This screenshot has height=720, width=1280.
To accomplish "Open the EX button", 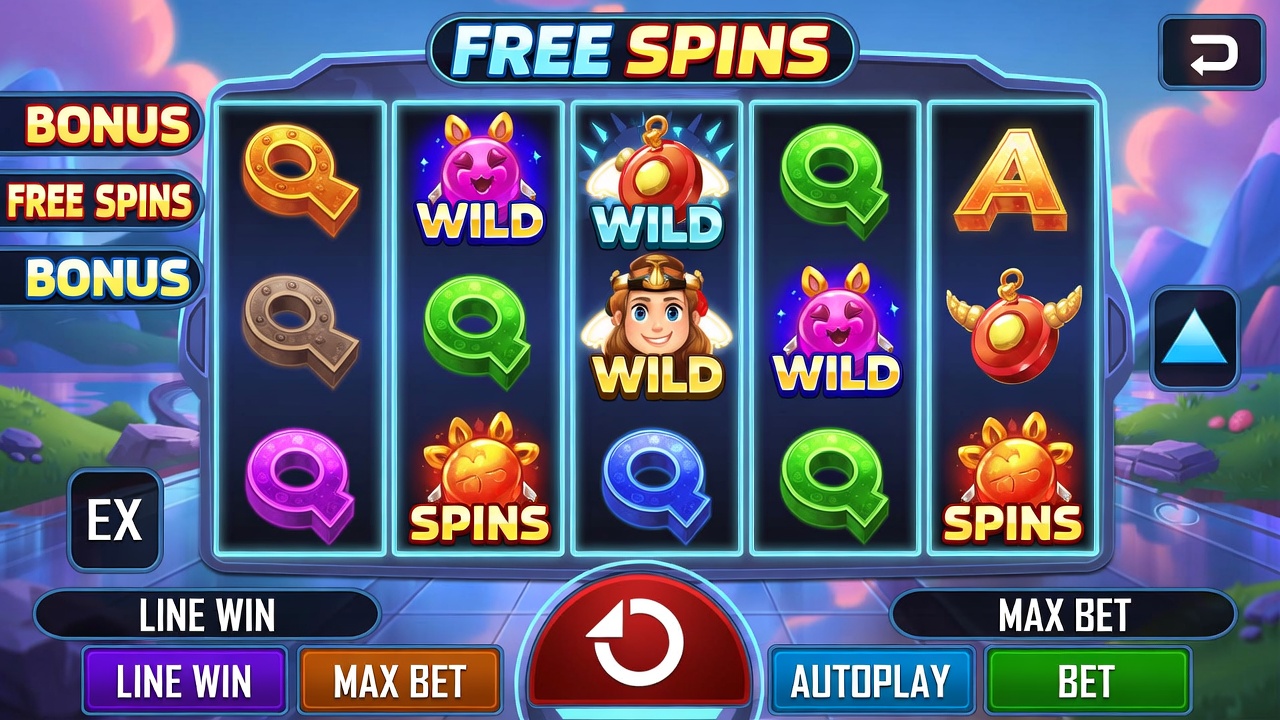I will [115, 520].
